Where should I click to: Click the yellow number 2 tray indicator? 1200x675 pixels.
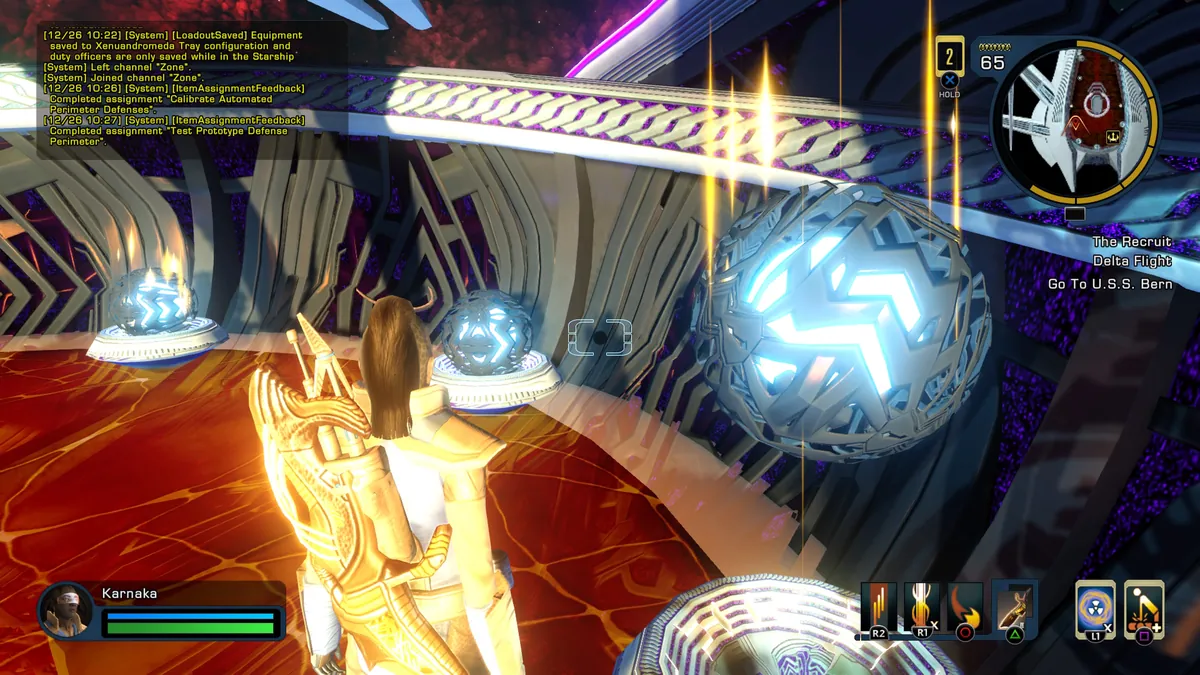pyautogui.click(x=949, y=56)
